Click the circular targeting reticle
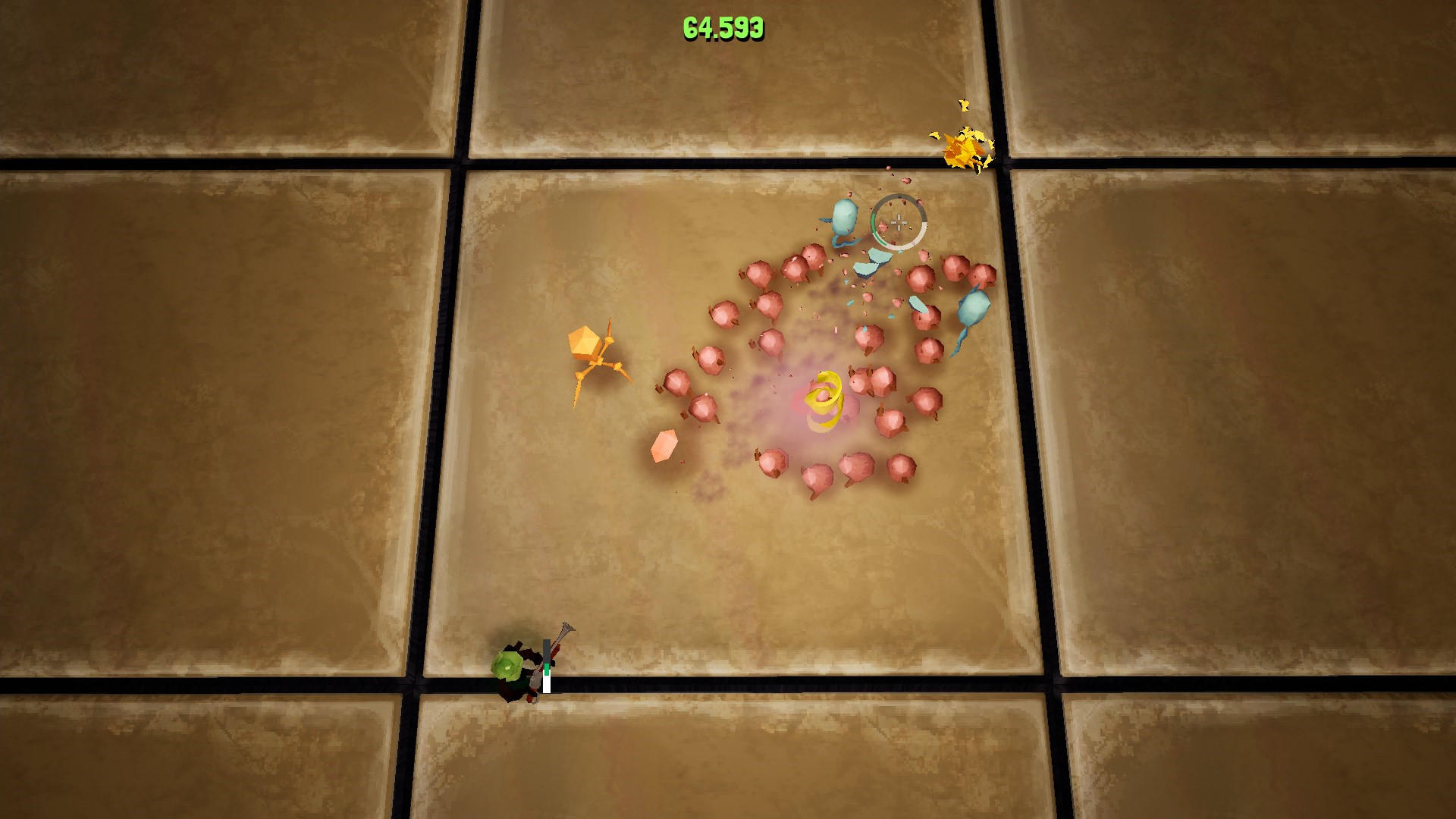1456x819 pixels. click(899, 221)
